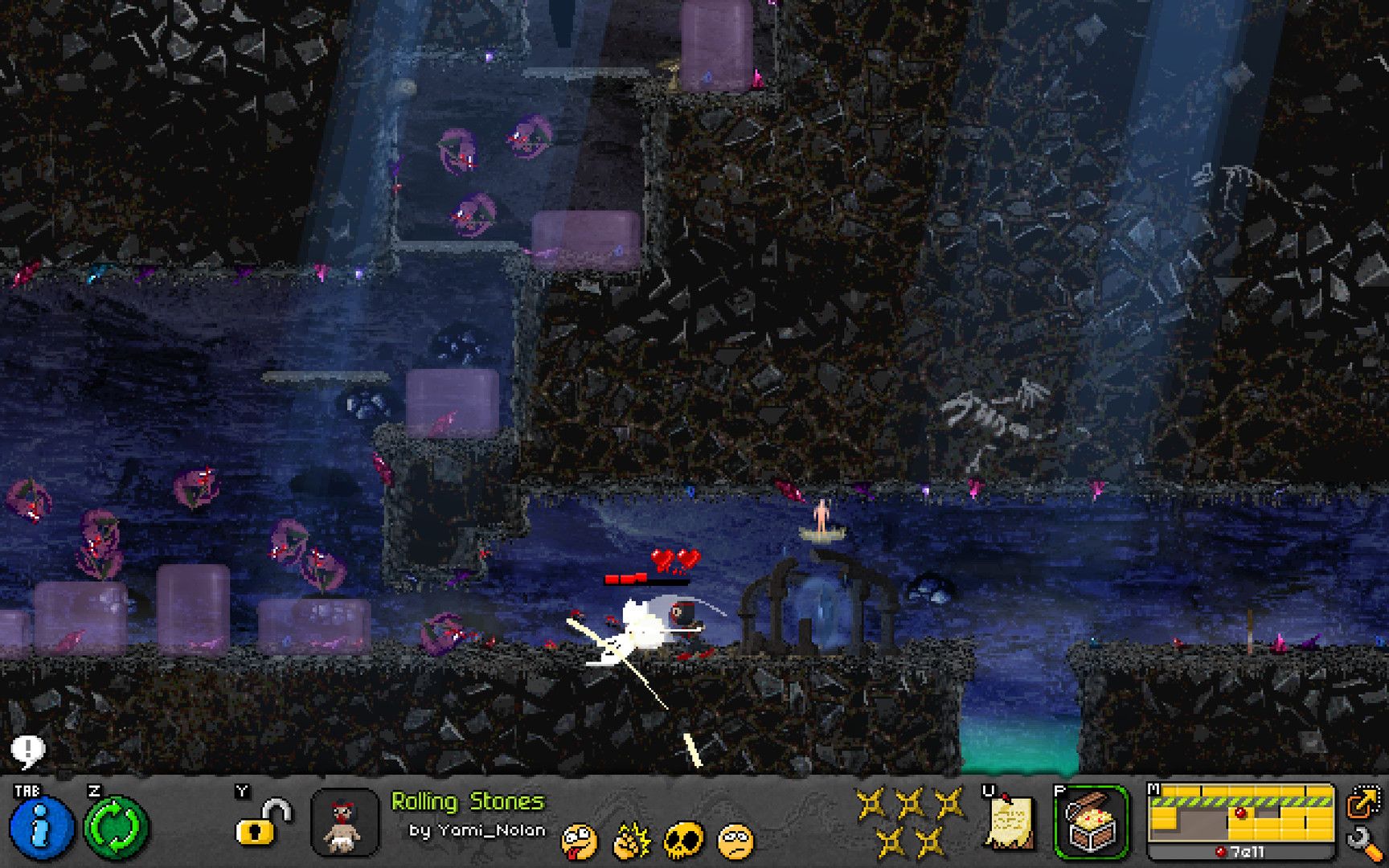Screen dimensions: 1389x868
Task: Click the orange export arrow icon
Action: click(1363, 804)
